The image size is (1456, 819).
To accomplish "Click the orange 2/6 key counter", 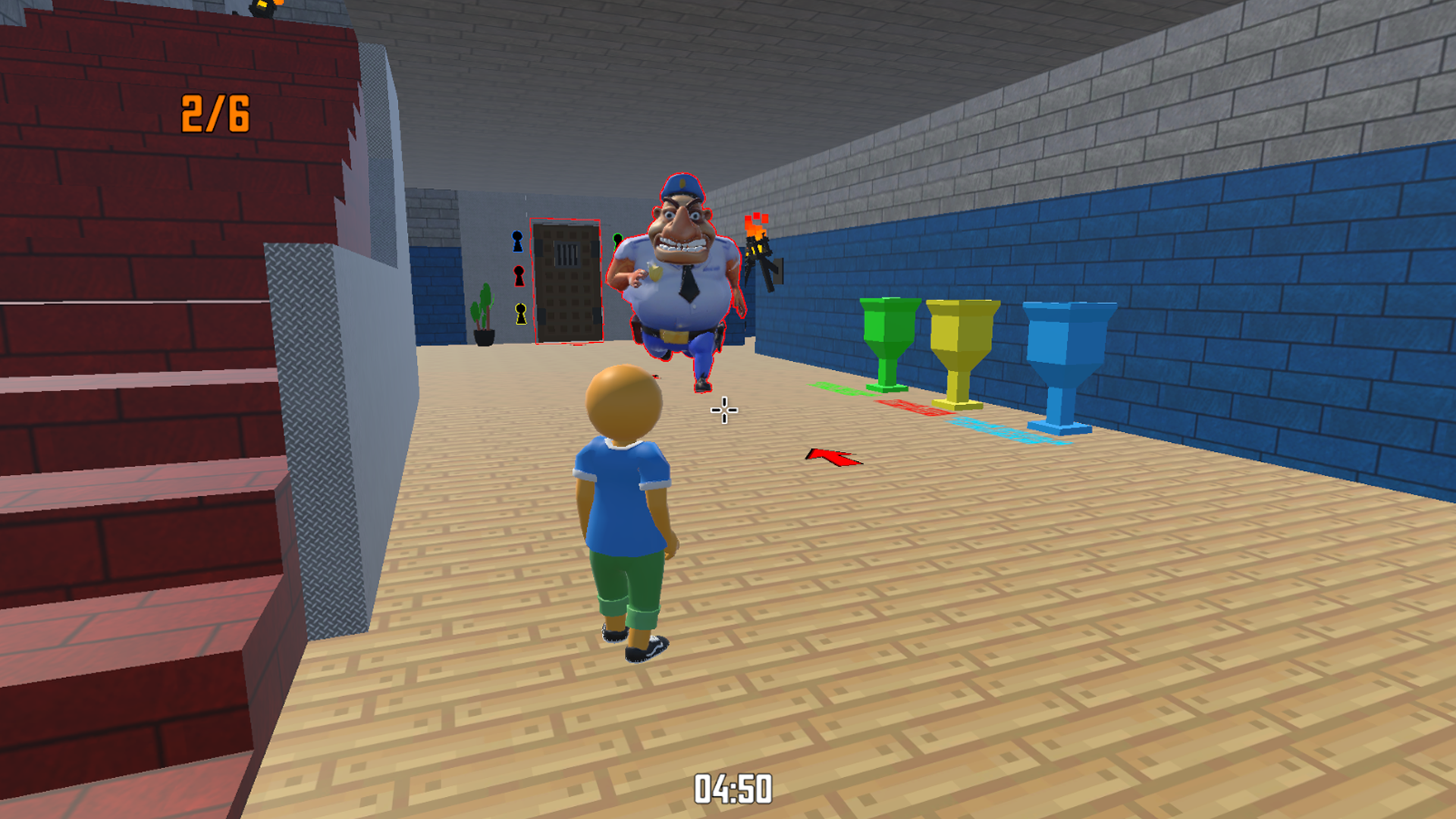I will [x=215, y=112].
